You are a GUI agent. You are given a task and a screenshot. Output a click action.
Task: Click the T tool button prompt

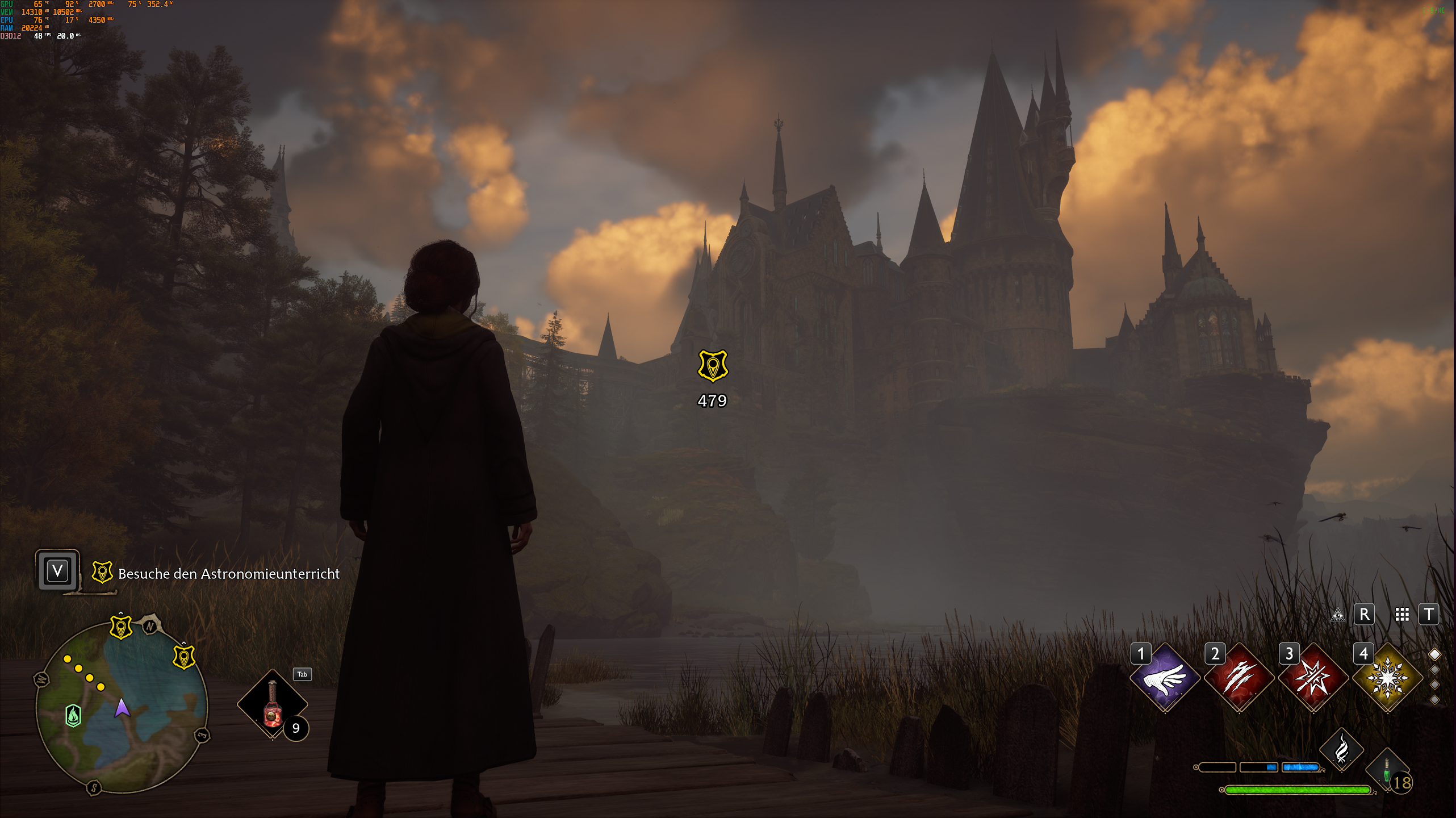tap(1430, 615)
